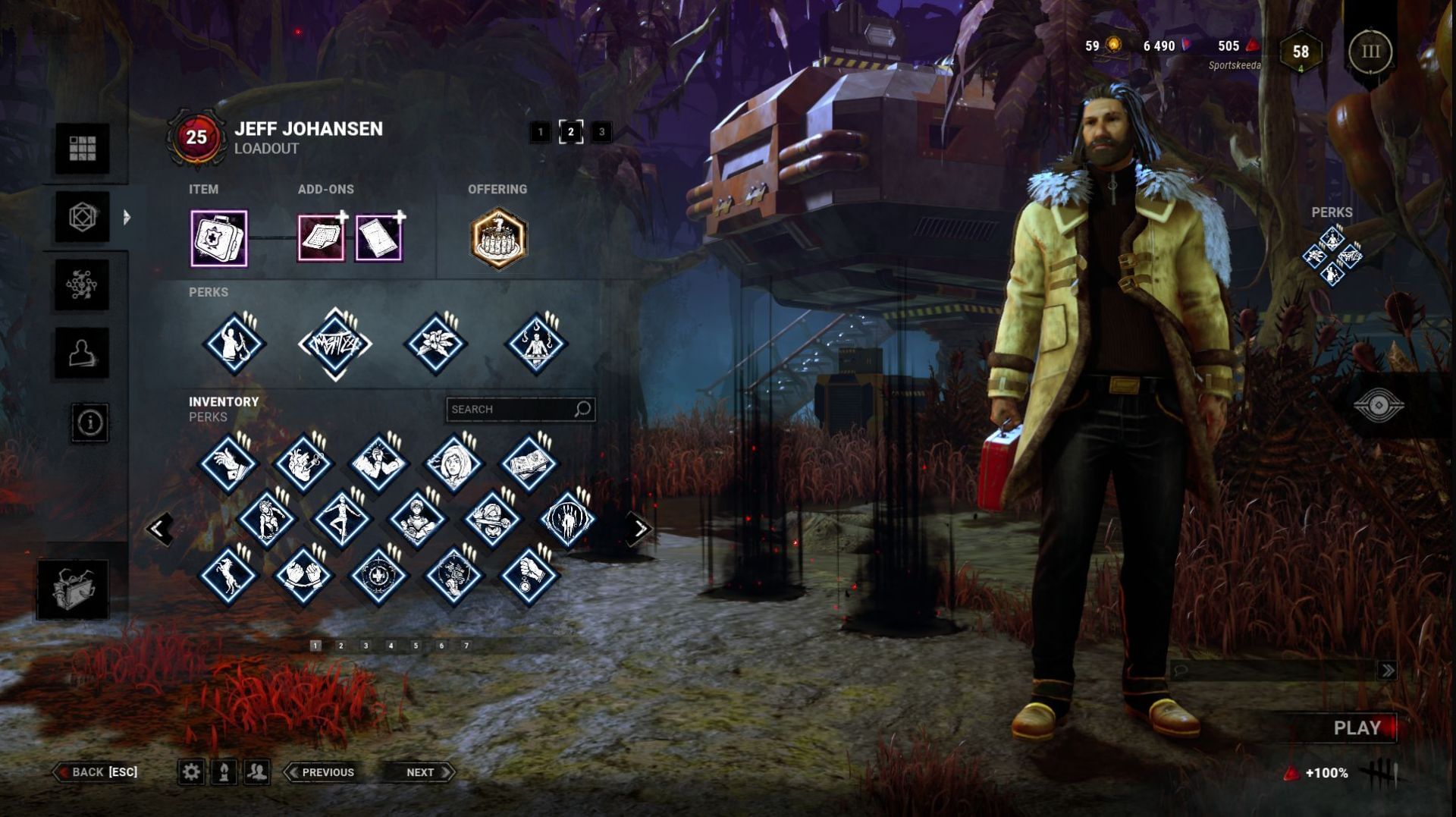Open the Bloodweb icon in the left sidebar
The width and height of the screenshot is (1456, 817).
[83, 284]
